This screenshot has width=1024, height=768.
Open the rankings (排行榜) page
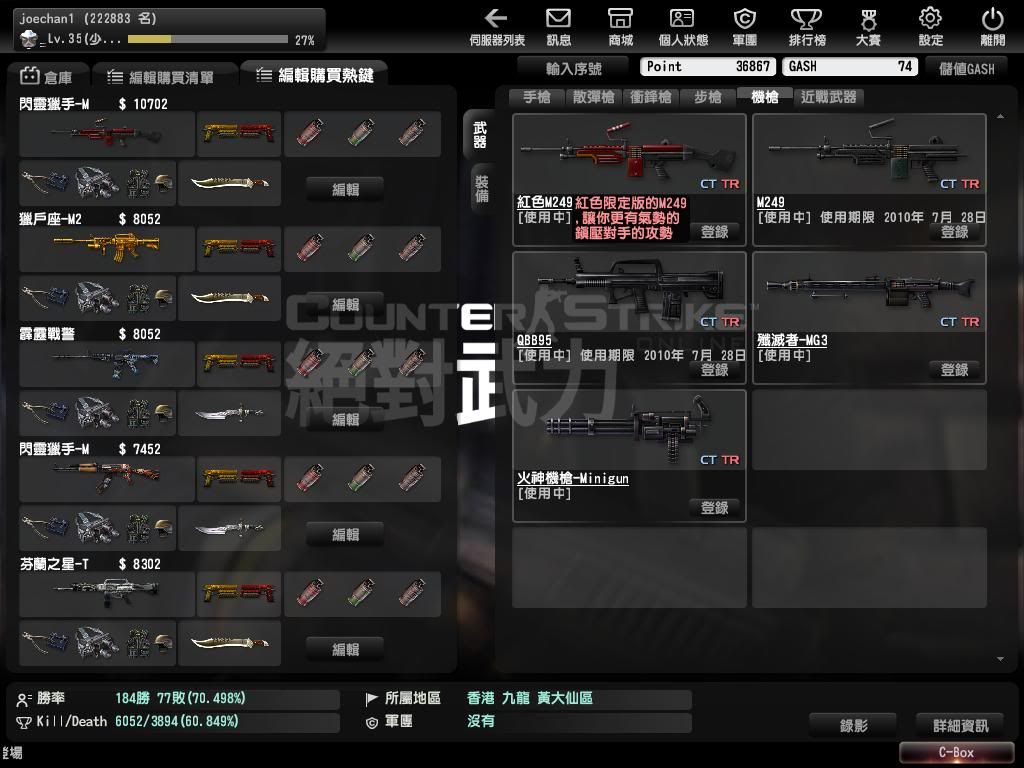click(806, 26)
